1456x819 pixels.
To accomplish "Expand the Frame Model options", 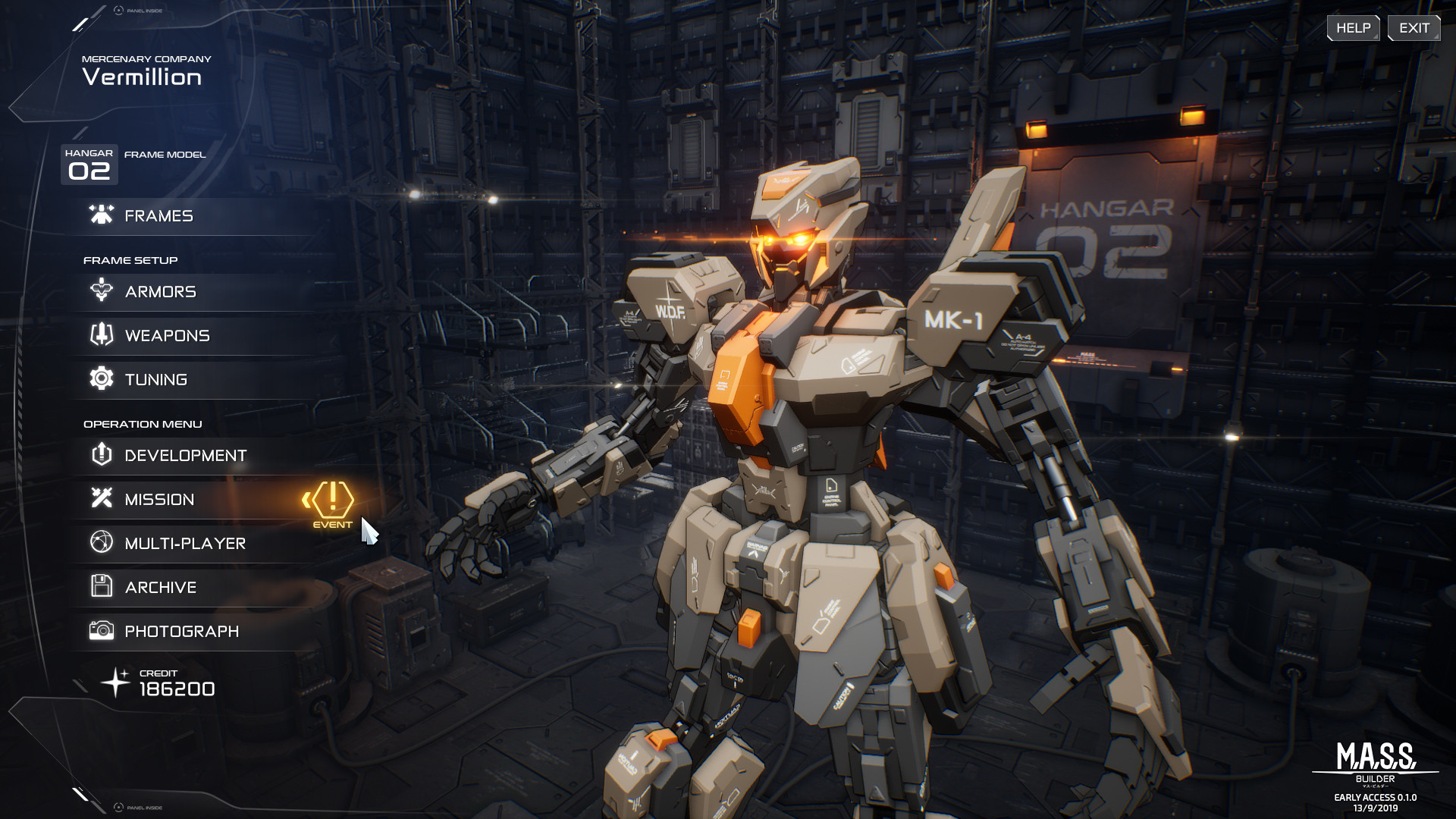I will (164, 154).
